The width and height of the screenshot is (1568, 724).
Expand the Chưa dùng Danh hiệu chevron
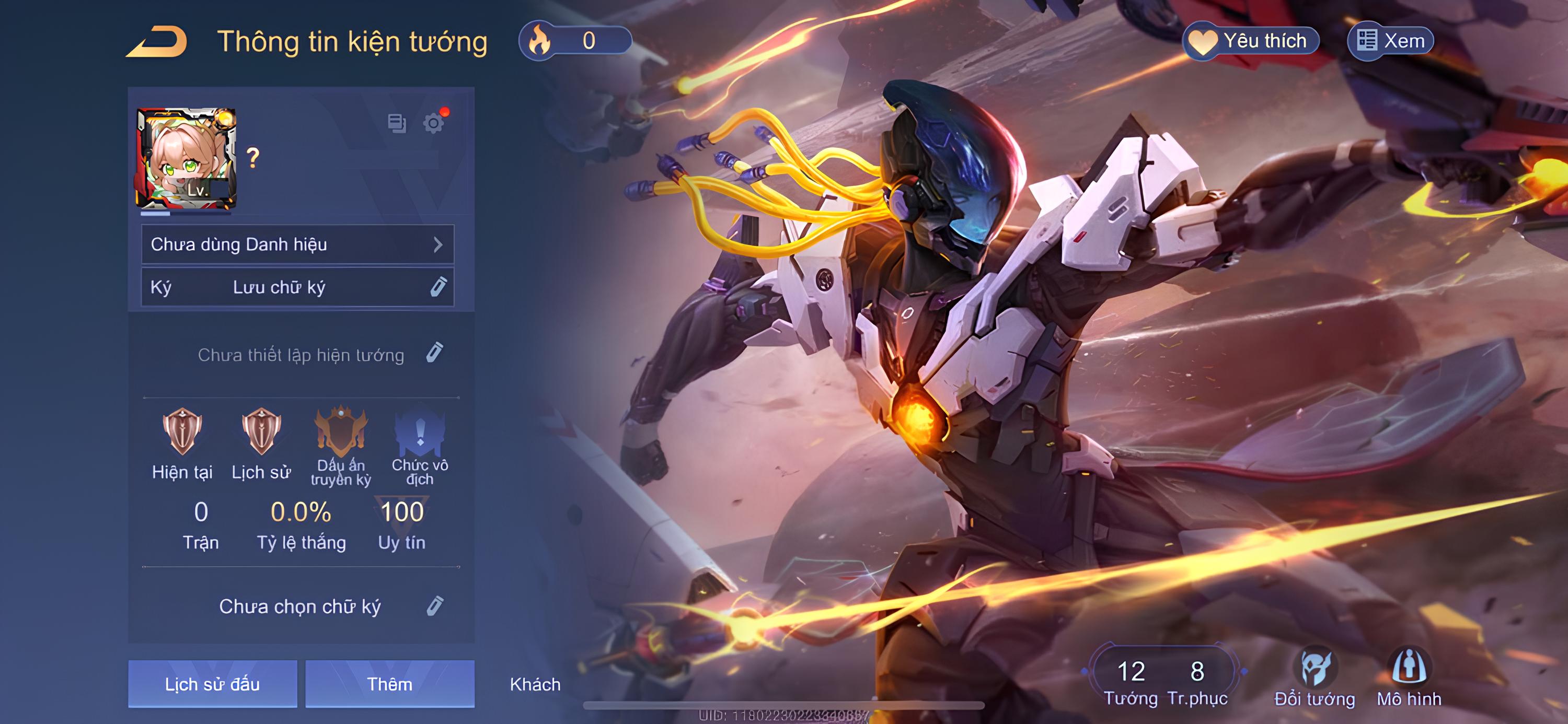pos(440,243)
